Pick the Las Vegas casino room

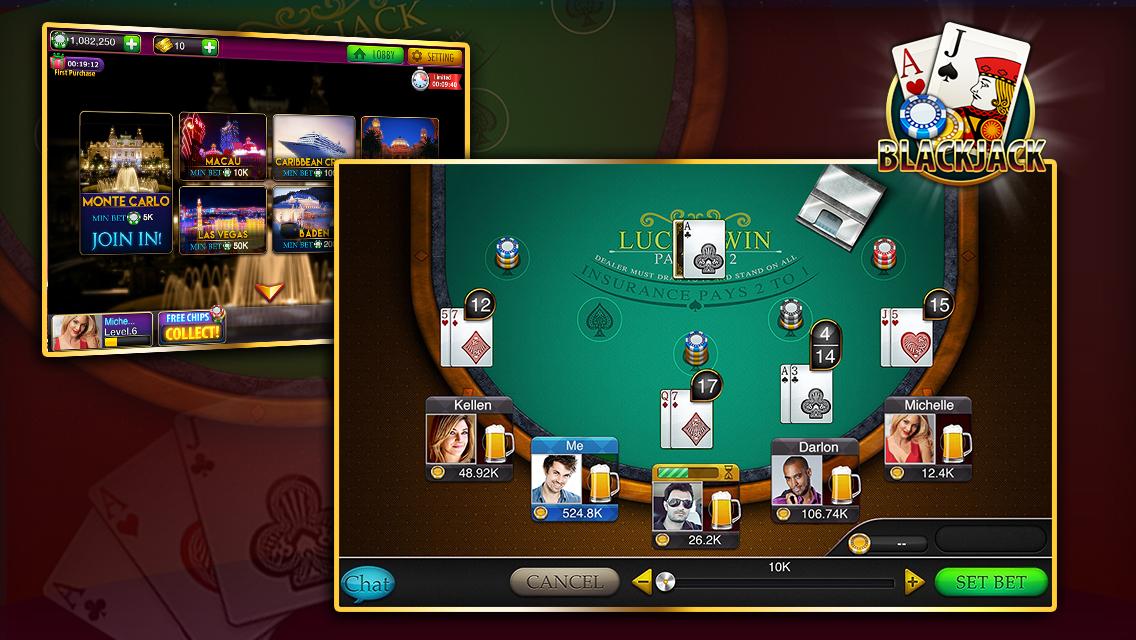click(222, 219)
